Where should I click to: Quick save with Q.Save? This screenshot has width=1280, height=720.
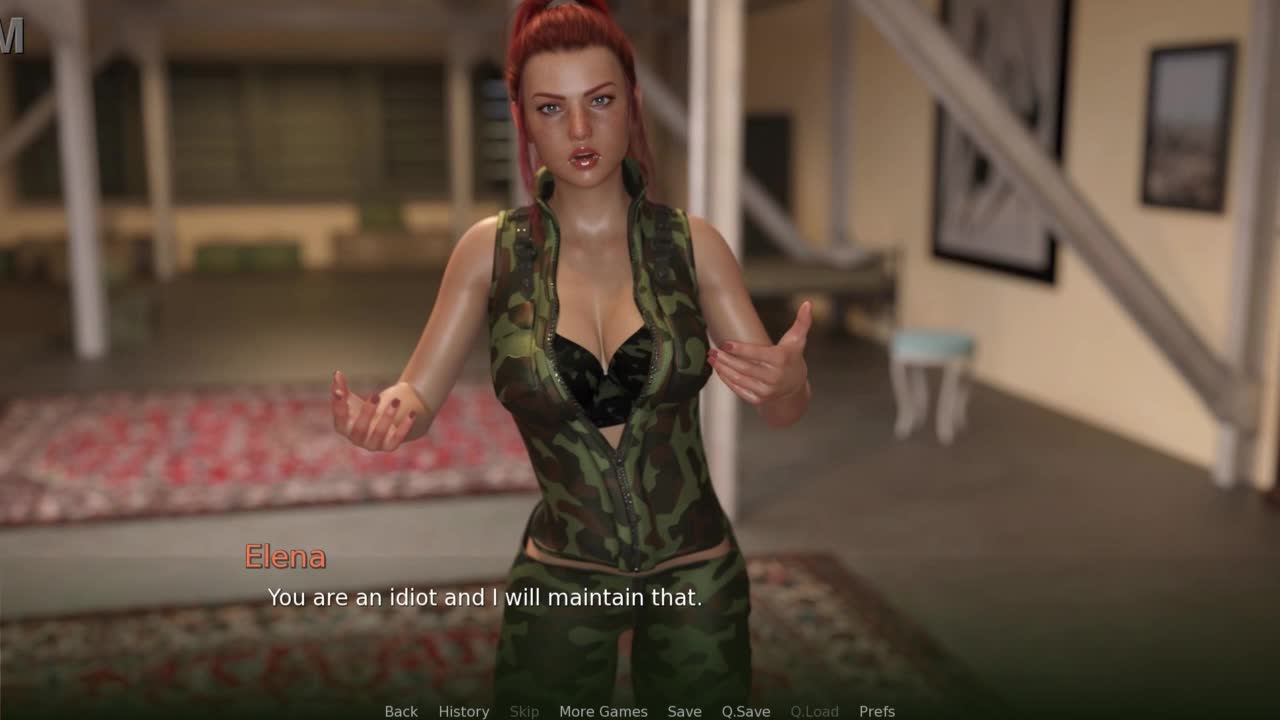pos(746,711)
